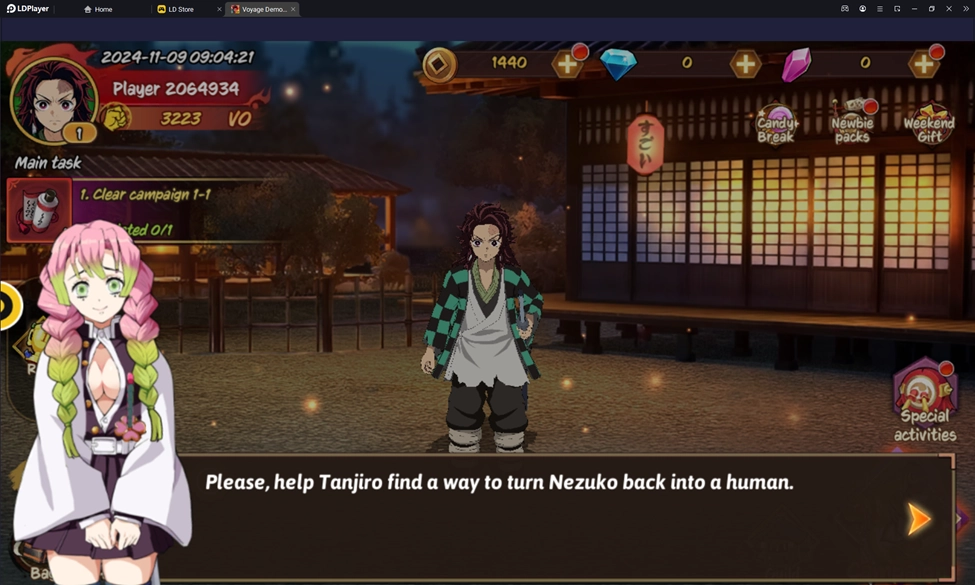This screenshot has height=585, width=975.
Task: Advance dialogue with the orange arrow
Action: 918,519
